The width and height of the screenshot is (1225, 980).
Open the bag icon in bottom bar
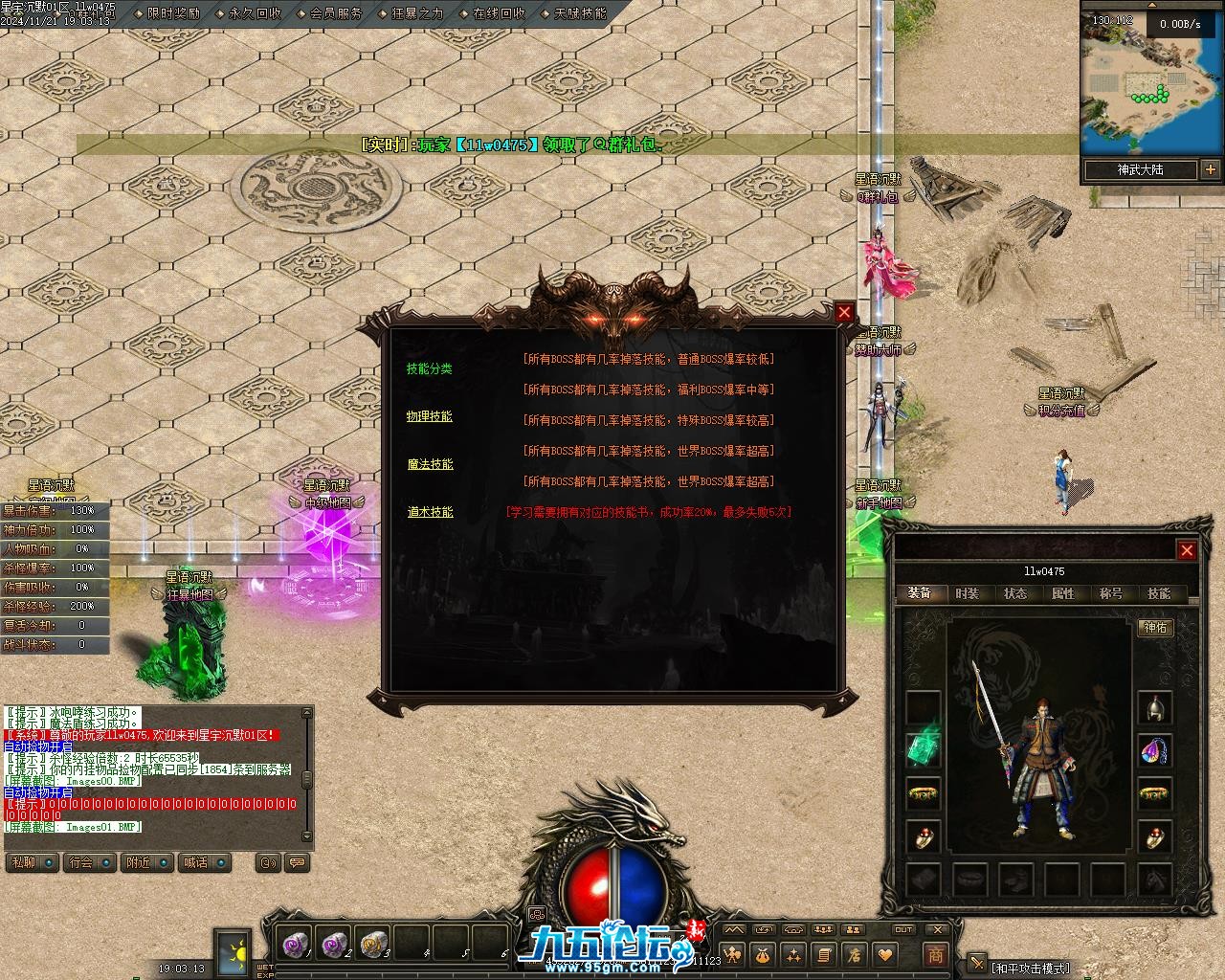click(763, 954)
